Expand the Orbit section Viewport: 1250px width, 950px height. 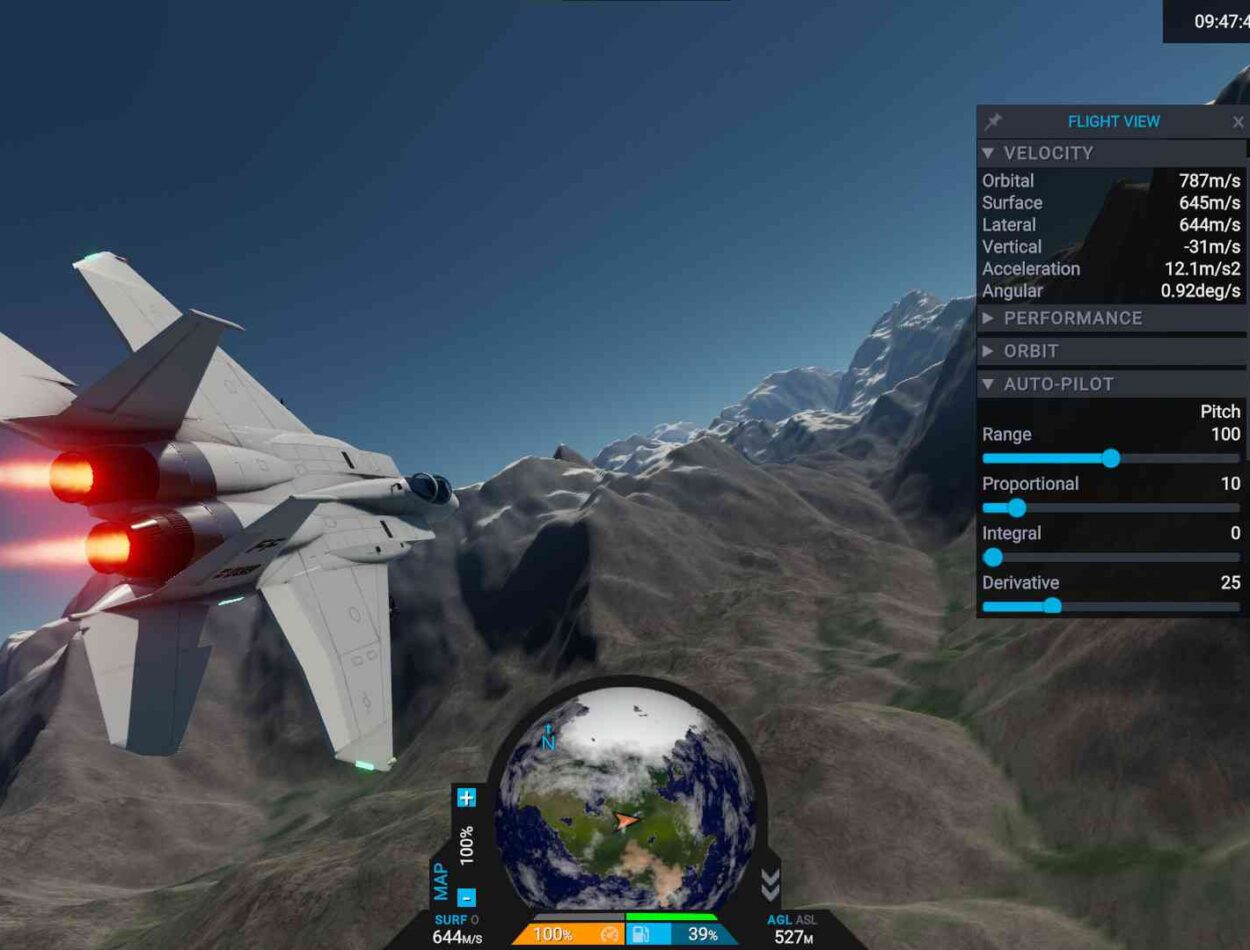988,351
